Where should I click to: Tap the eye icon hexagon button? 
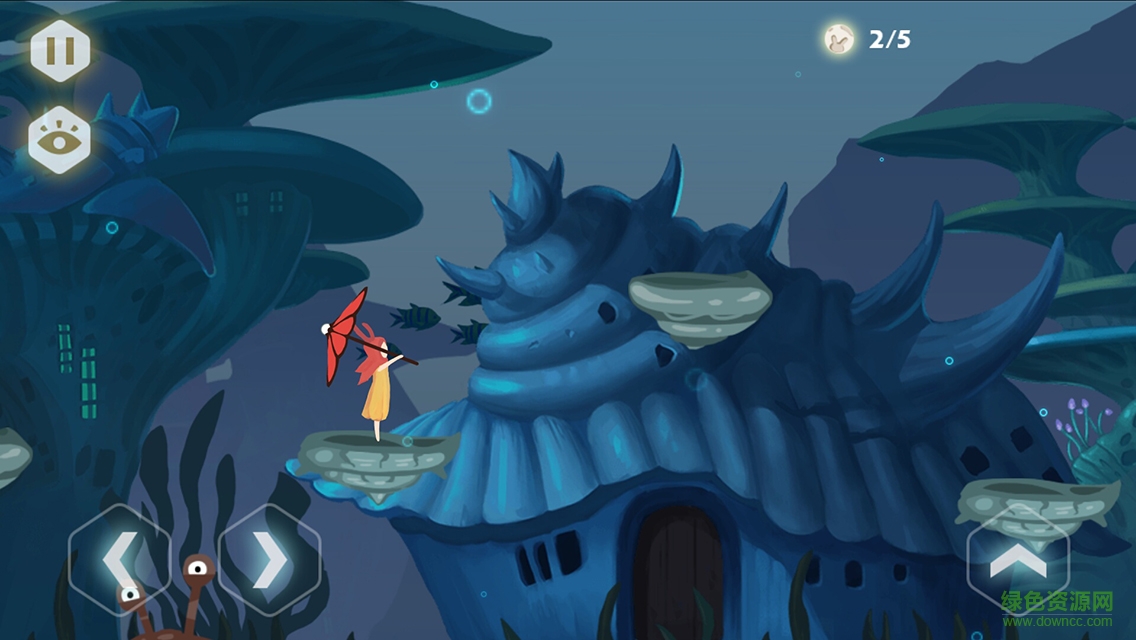(60, 141)
